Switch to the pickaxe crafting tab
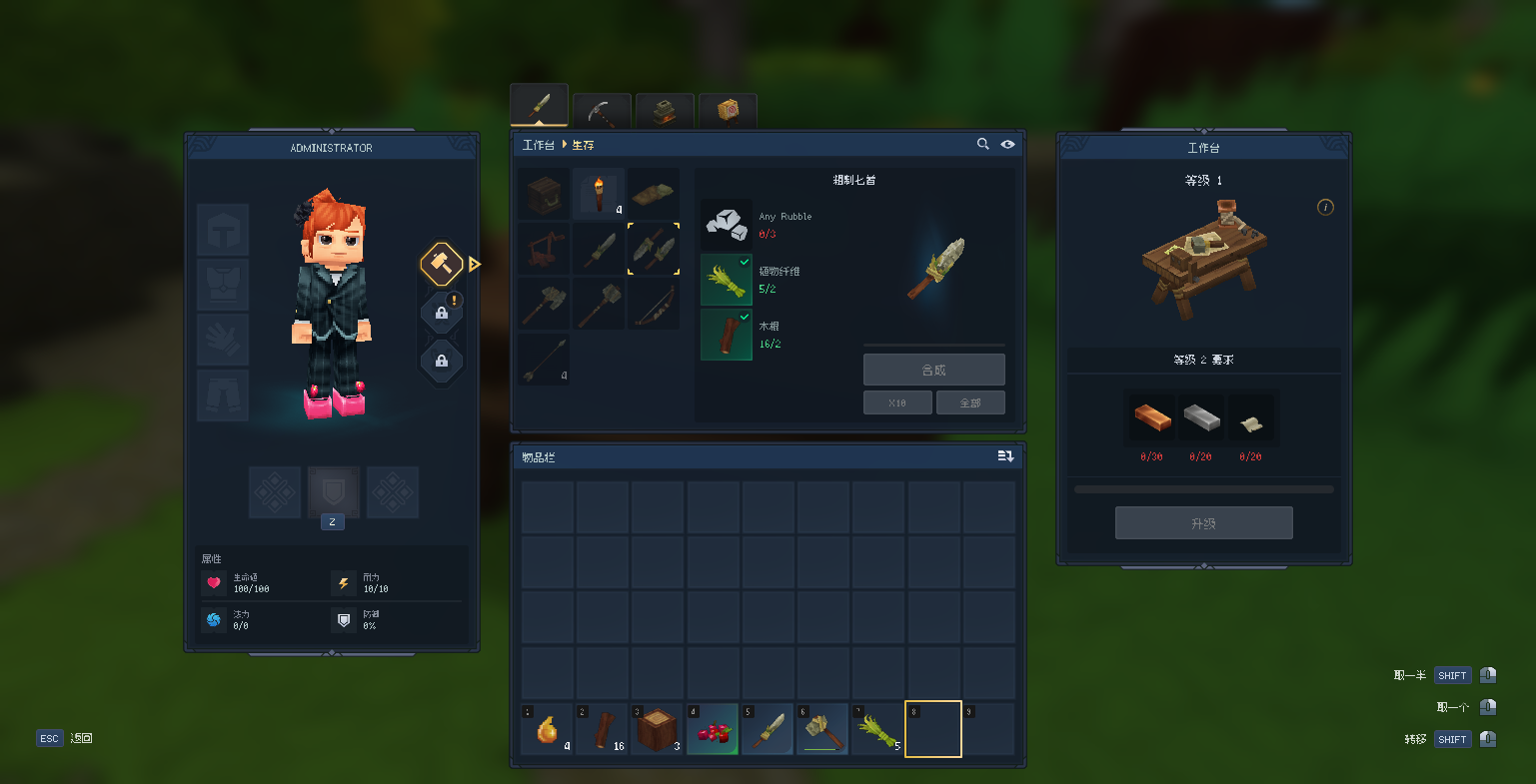1536x784 pixels. click(602, 110)
